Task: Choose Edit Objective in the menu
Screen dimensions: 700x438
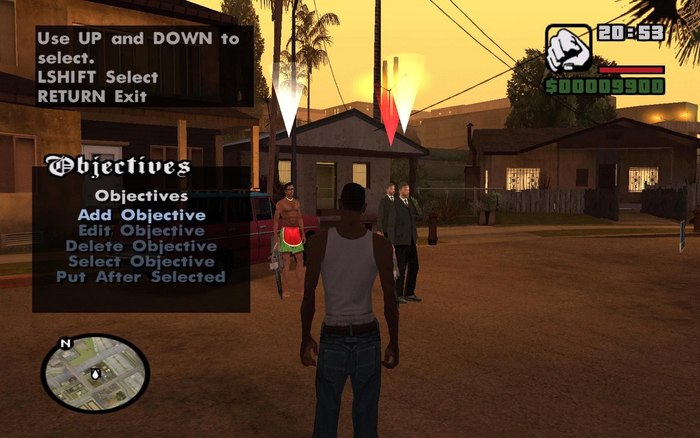Action: coord(141,230)
